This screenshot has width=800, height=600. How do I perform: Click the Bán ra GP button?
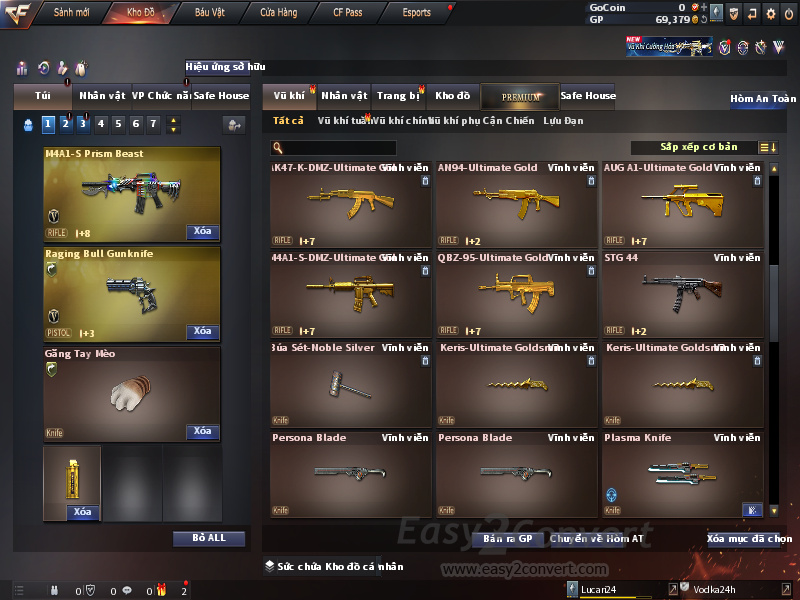point(507,539)
